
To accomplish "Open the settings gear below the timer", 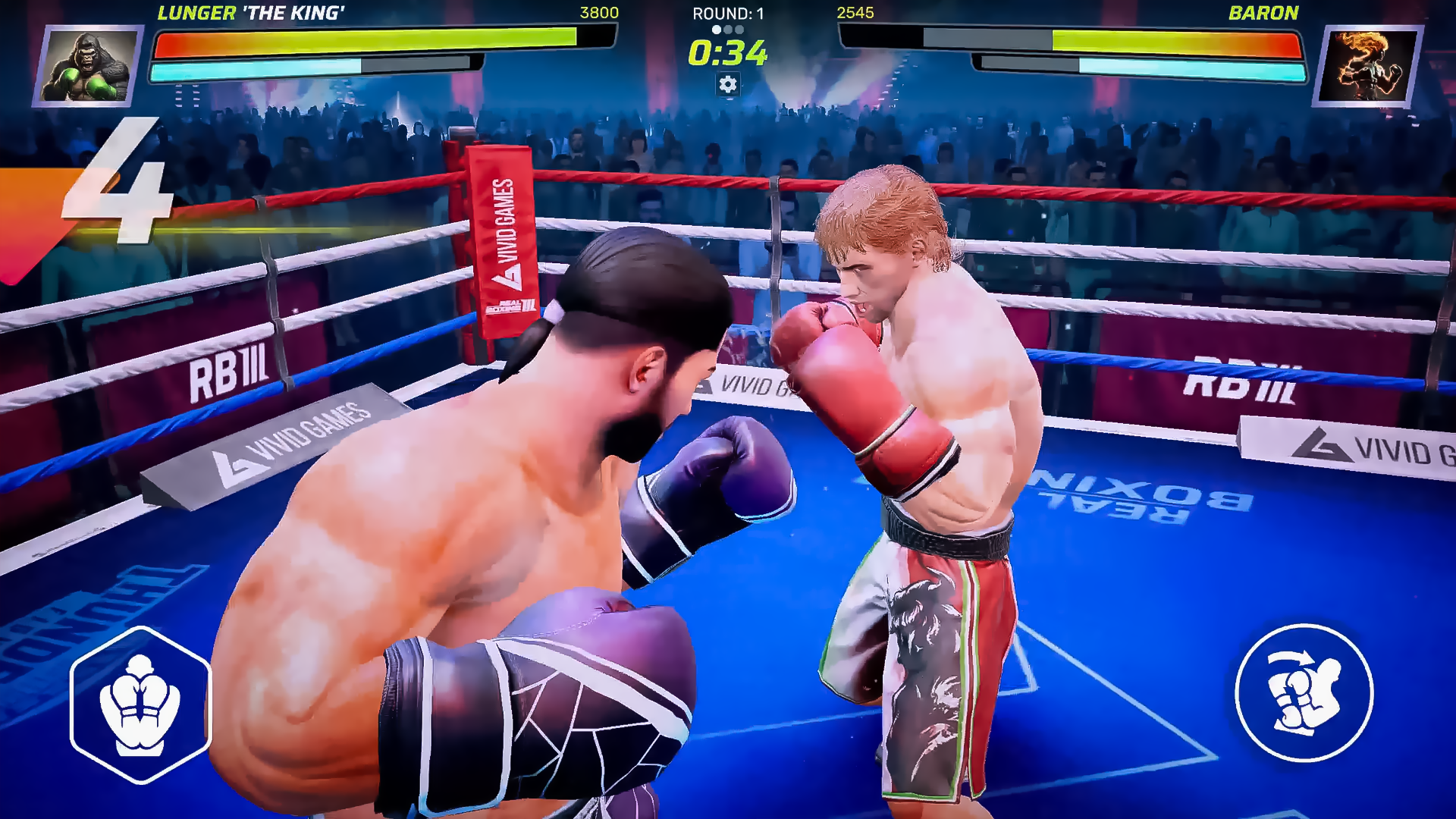I will click(729, 86).
